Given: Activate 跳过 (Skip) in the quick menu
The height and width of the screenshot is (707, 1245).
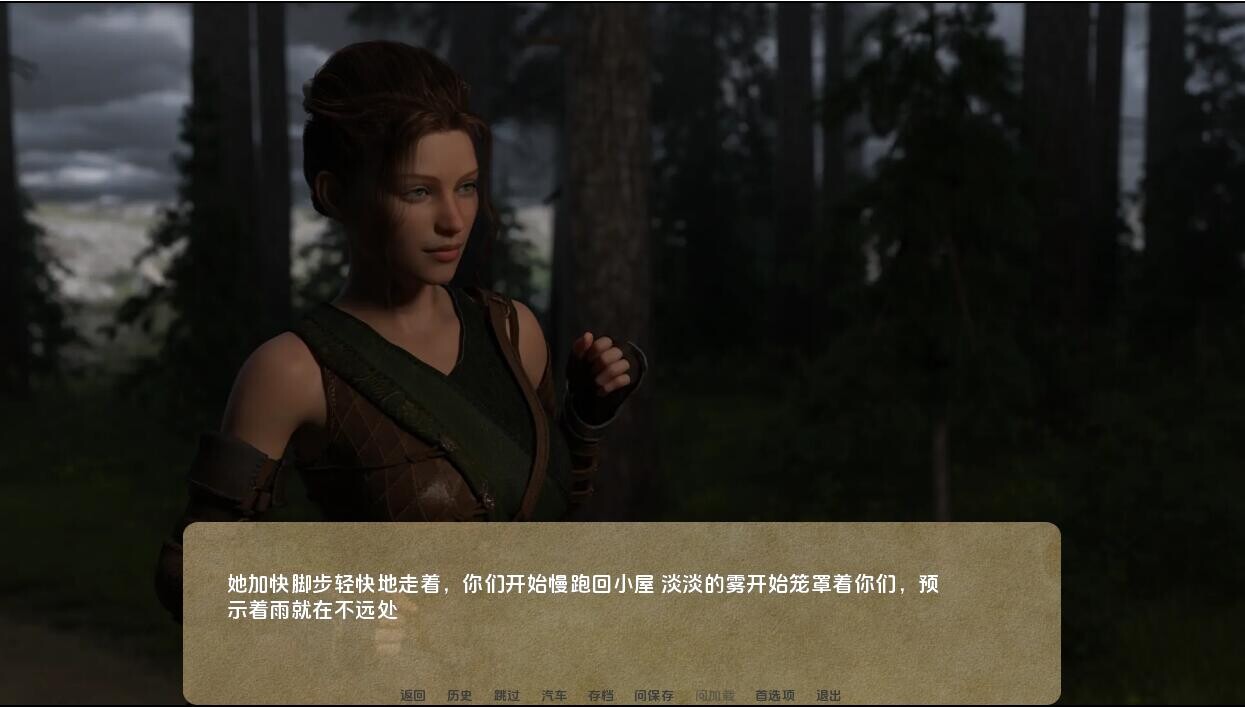Looking at the screenshot, I should point(507,696).
